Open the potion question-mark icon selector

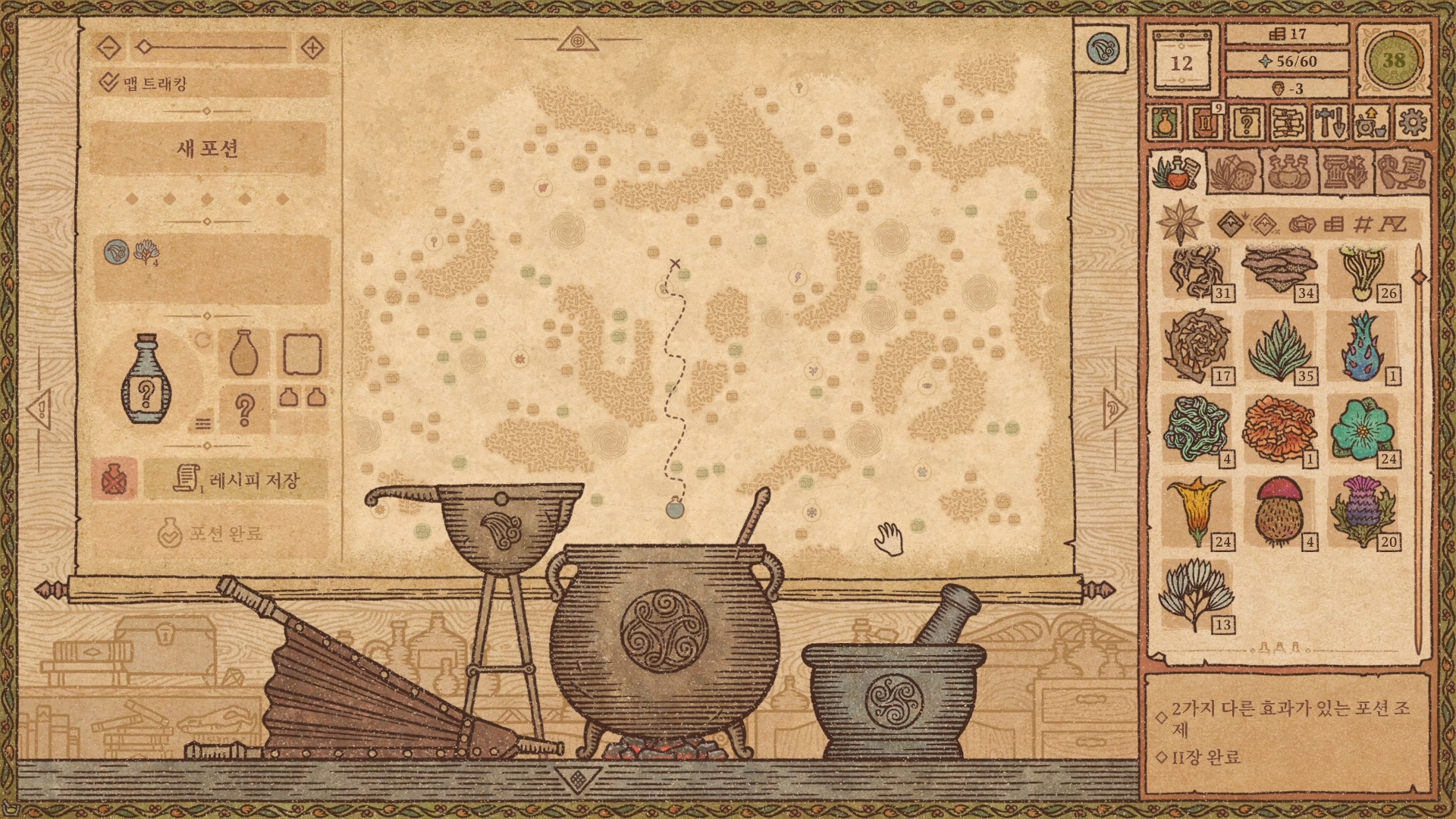point(244,409)
